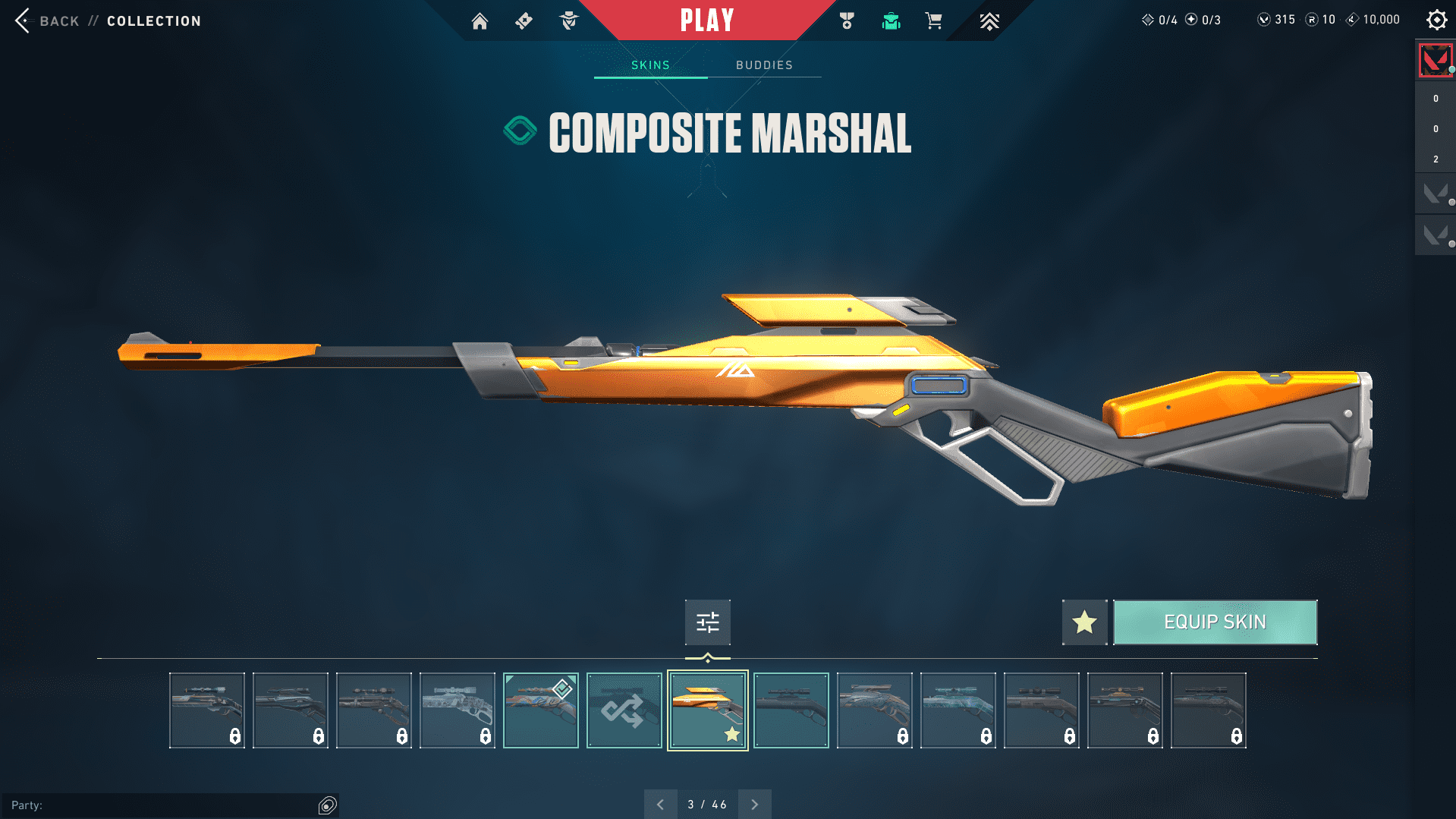Viewport: 1456px width, 819px height.
Task: Select the currently equipped Marshal skin thumbnail
Action: (540, 710)
